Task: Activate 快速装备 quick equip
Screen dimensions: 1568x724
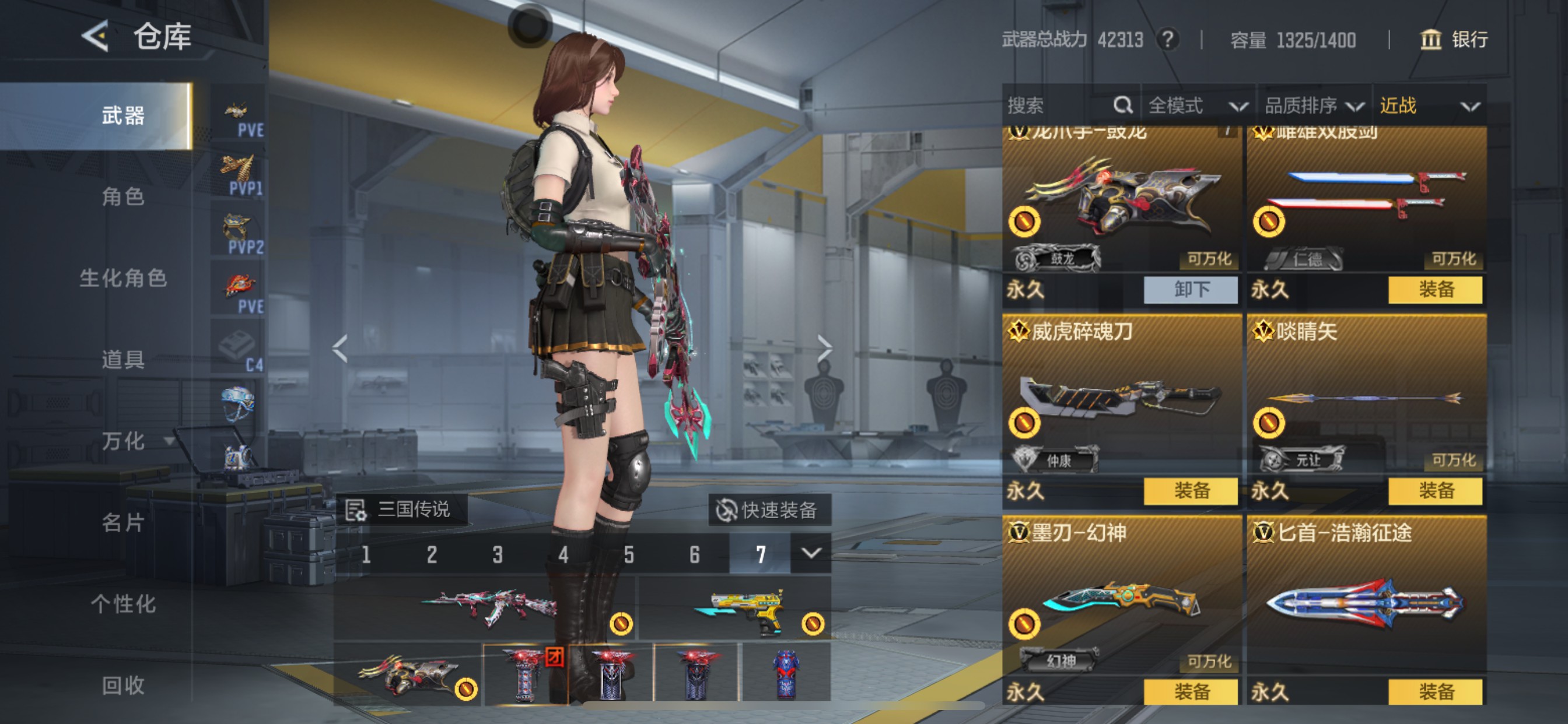Action: pyautogui.click(x=769, y=510)
